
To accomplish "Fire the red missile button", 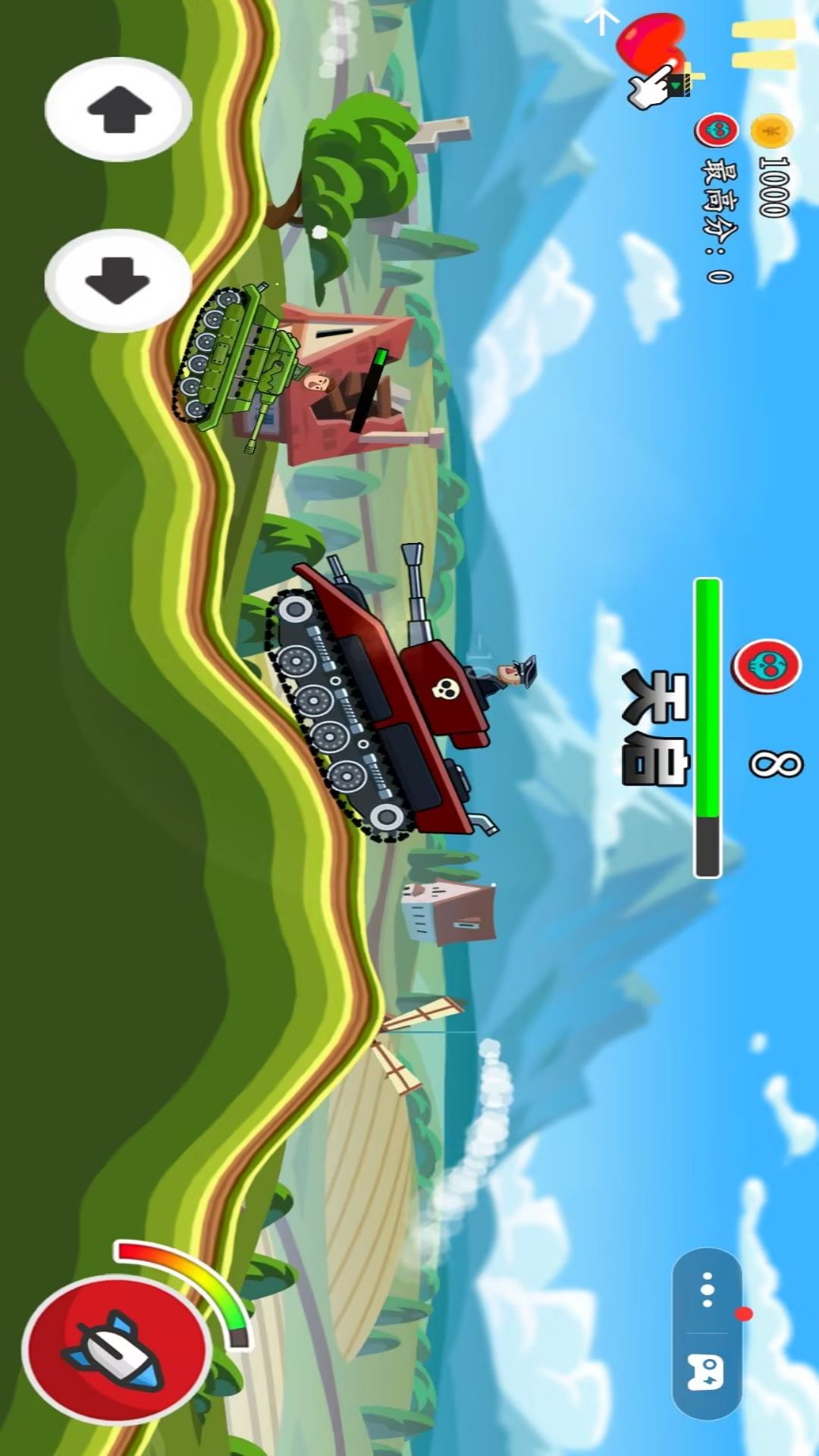I will pos(115,1350).
